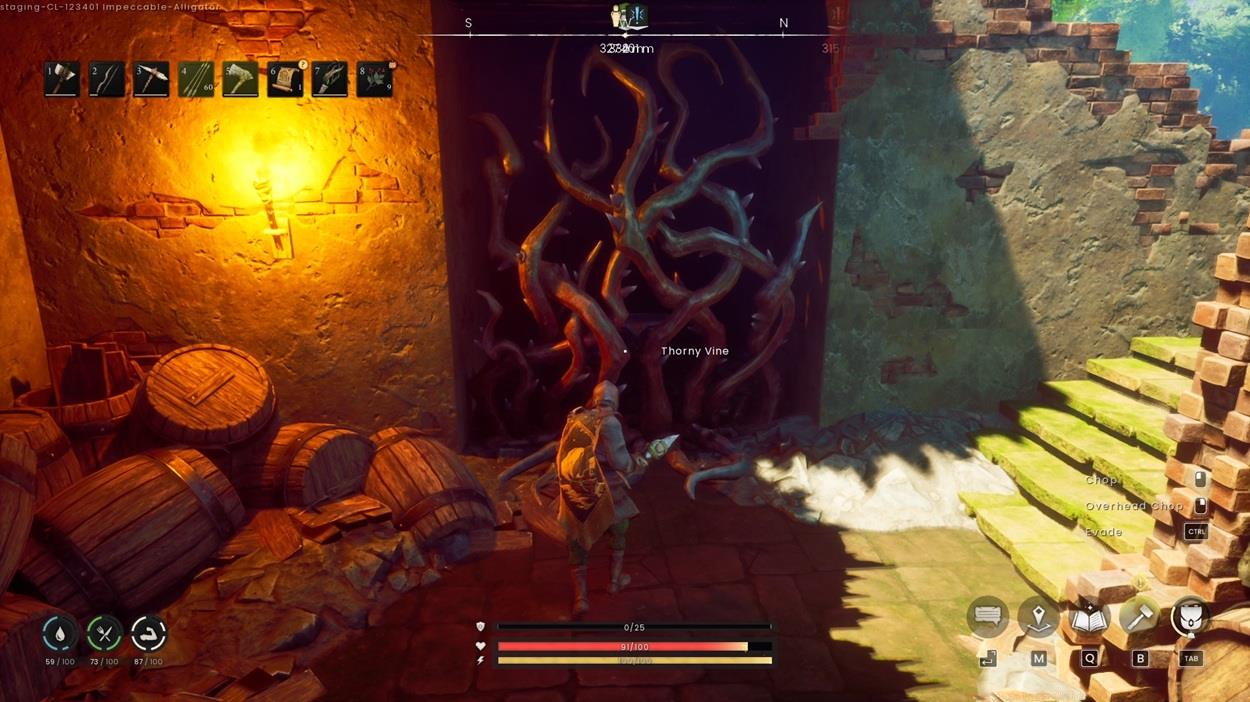Image resolution: width=1250 pixels, height=702 pixels.
Task: Choose the pickaxe in hotbar slot 3
Action: coord(151,80)
